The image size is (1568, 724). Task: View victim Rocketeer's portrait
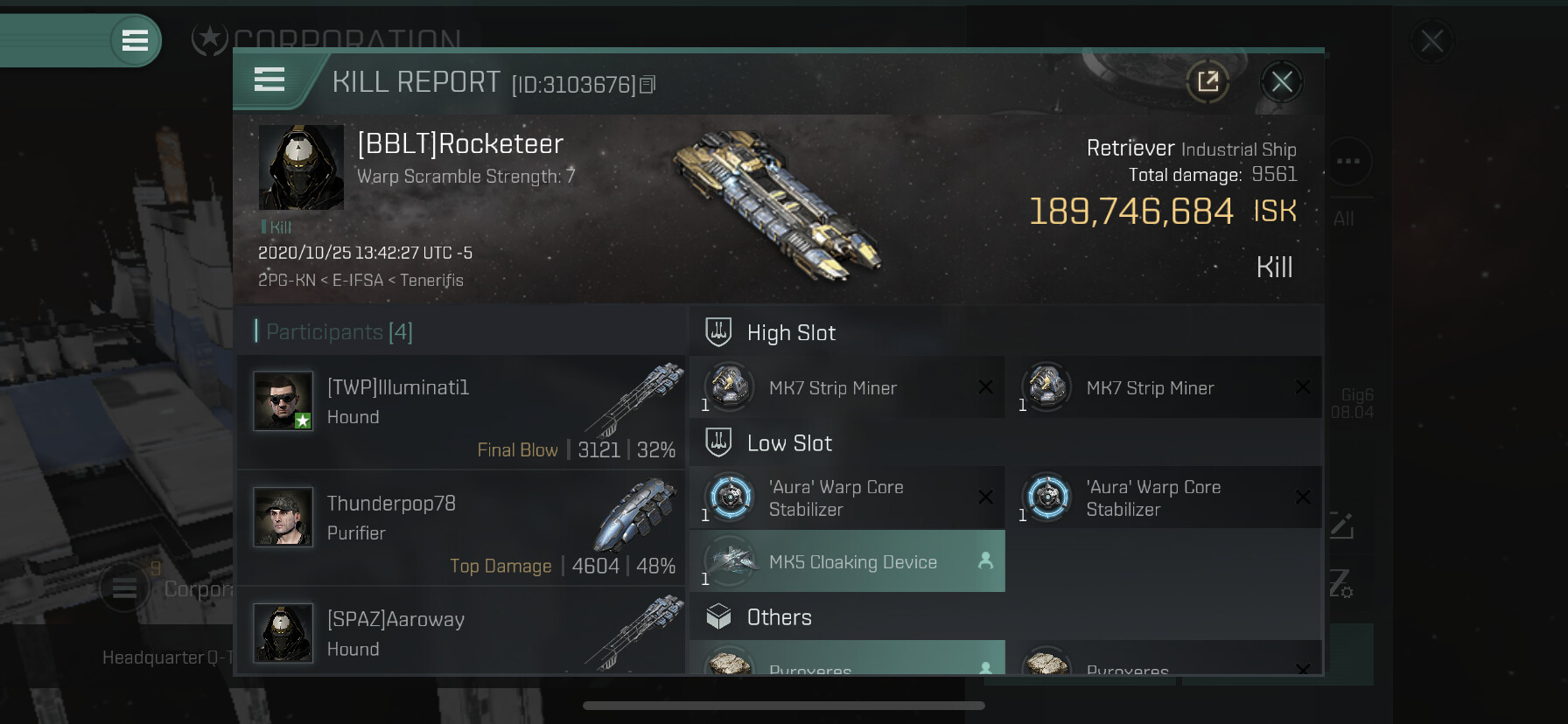301,167
